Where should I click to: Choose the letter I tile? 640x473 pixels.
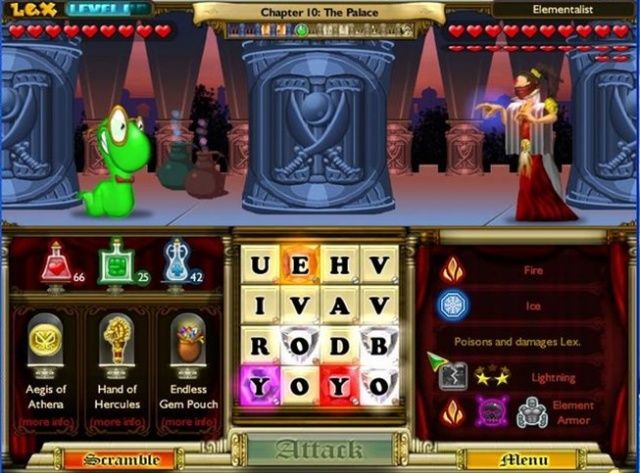pos(260,305)
